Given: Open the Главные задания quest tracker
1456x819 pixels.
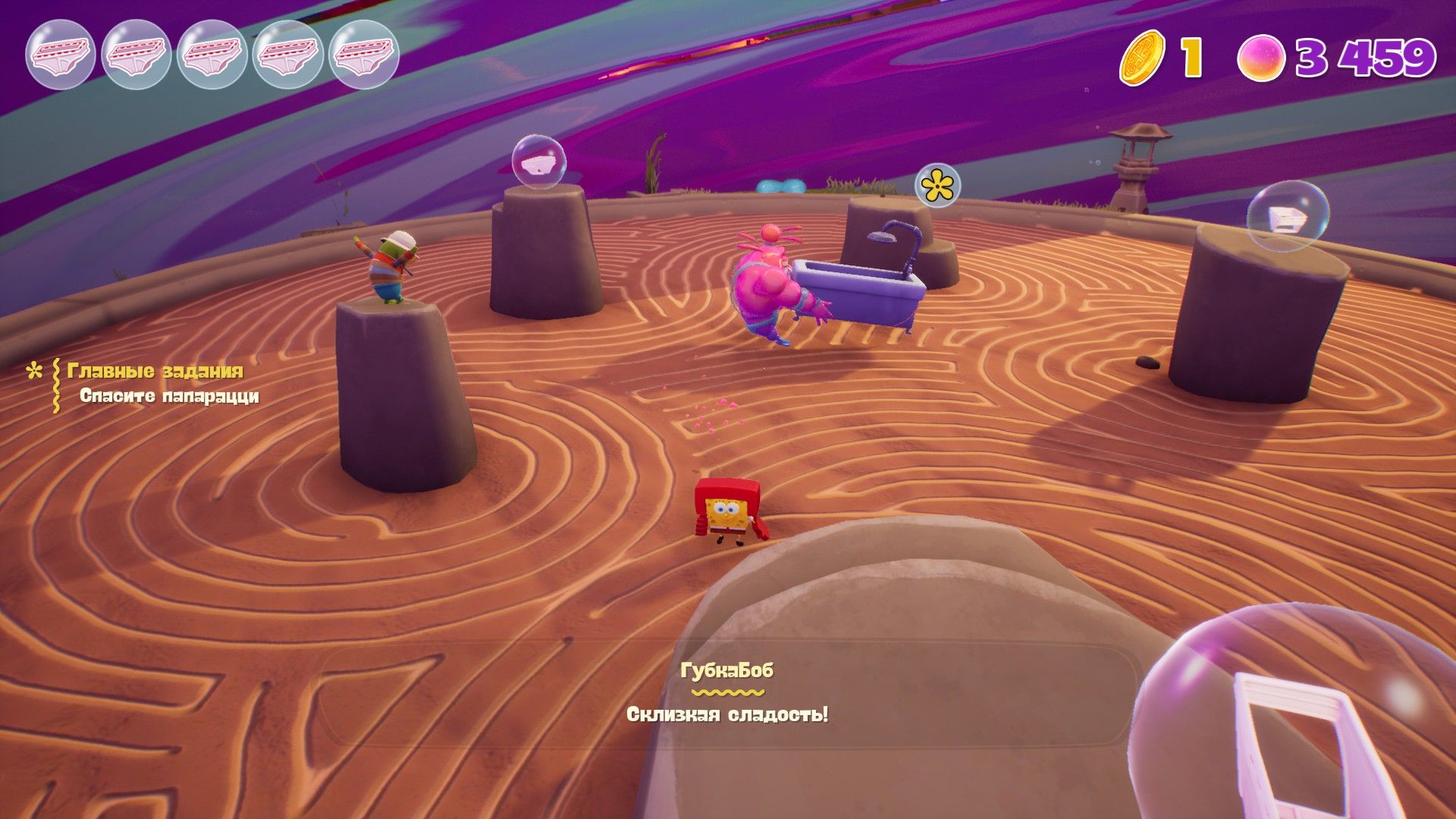Looking at the screenshot, I should pos(155,371).
